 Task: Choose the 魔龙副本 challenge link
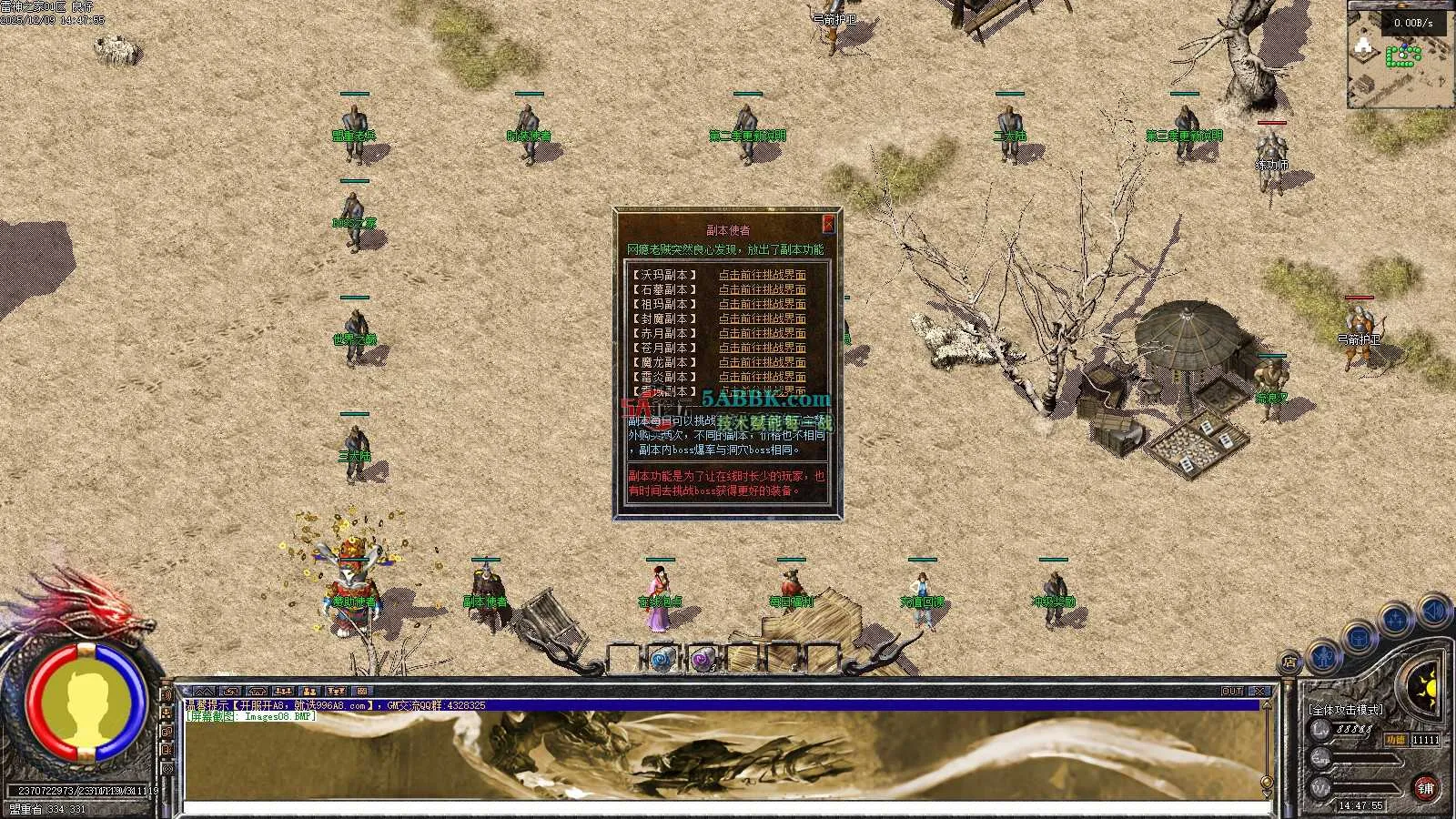click(x=762, y=362)
